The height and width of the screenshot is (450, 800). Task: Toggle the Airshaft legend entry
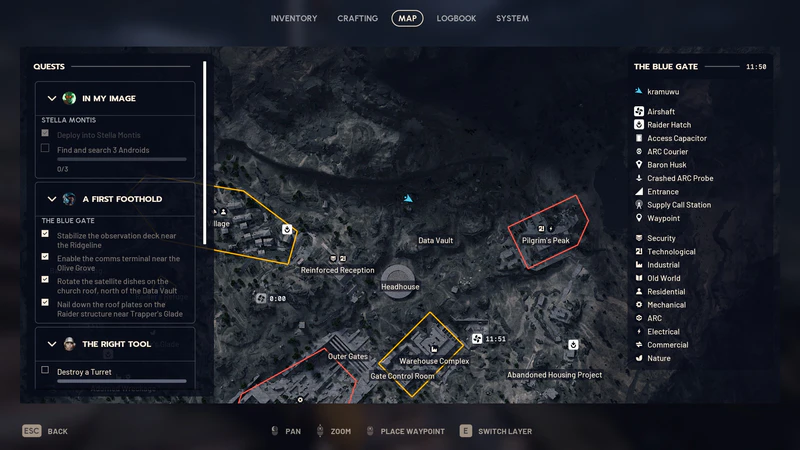coord(661,112)
